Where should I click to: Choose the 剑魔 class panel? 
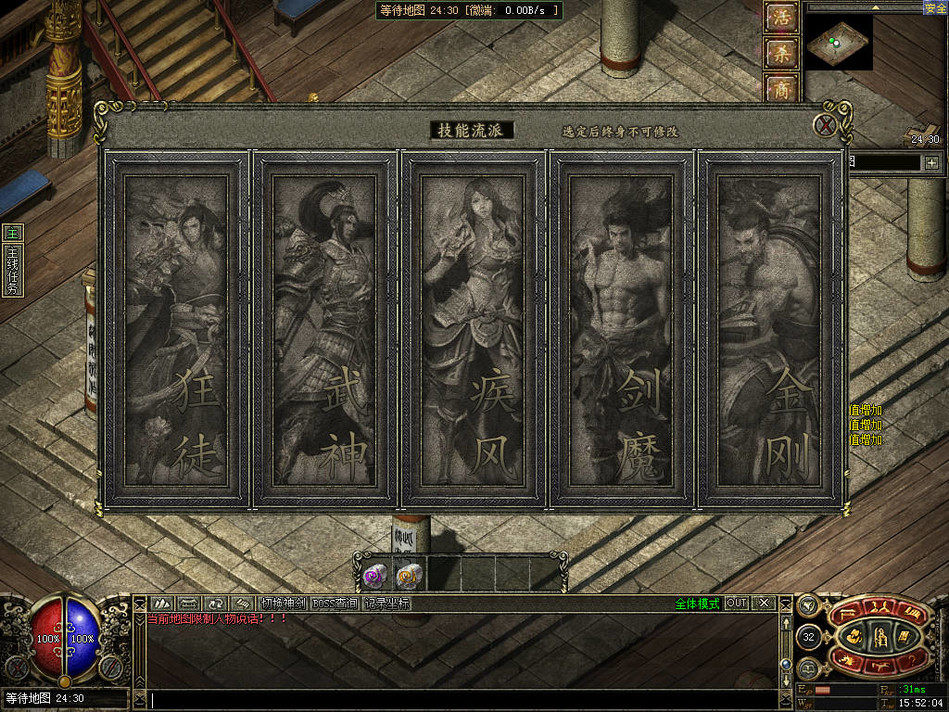coord(621,331)
